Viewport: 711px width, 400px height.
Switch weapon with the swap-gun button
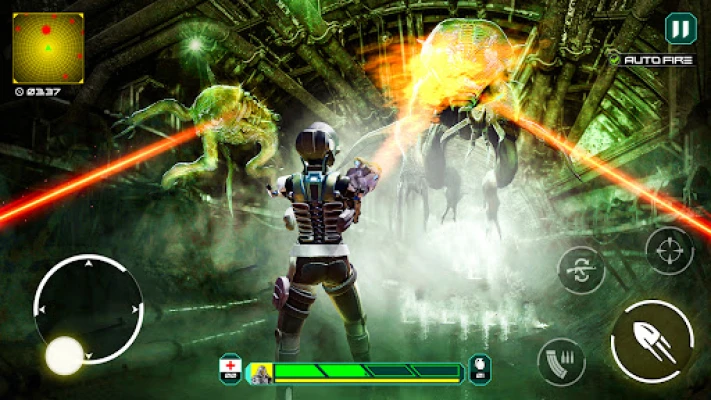[x=581, y=270]
